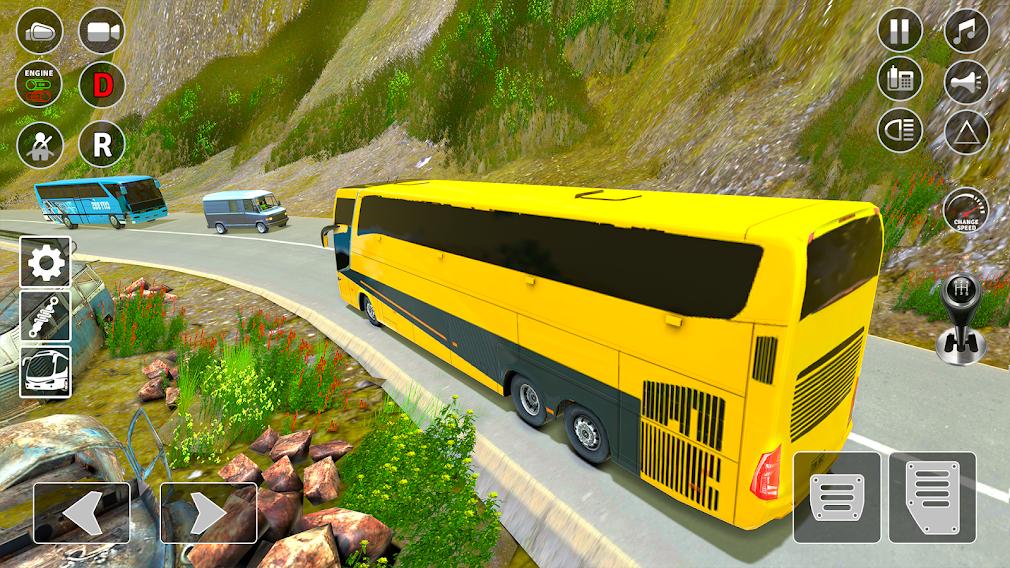Open the gear settings menu
Screen dimensions: 1010x568
tap(46, 262)
